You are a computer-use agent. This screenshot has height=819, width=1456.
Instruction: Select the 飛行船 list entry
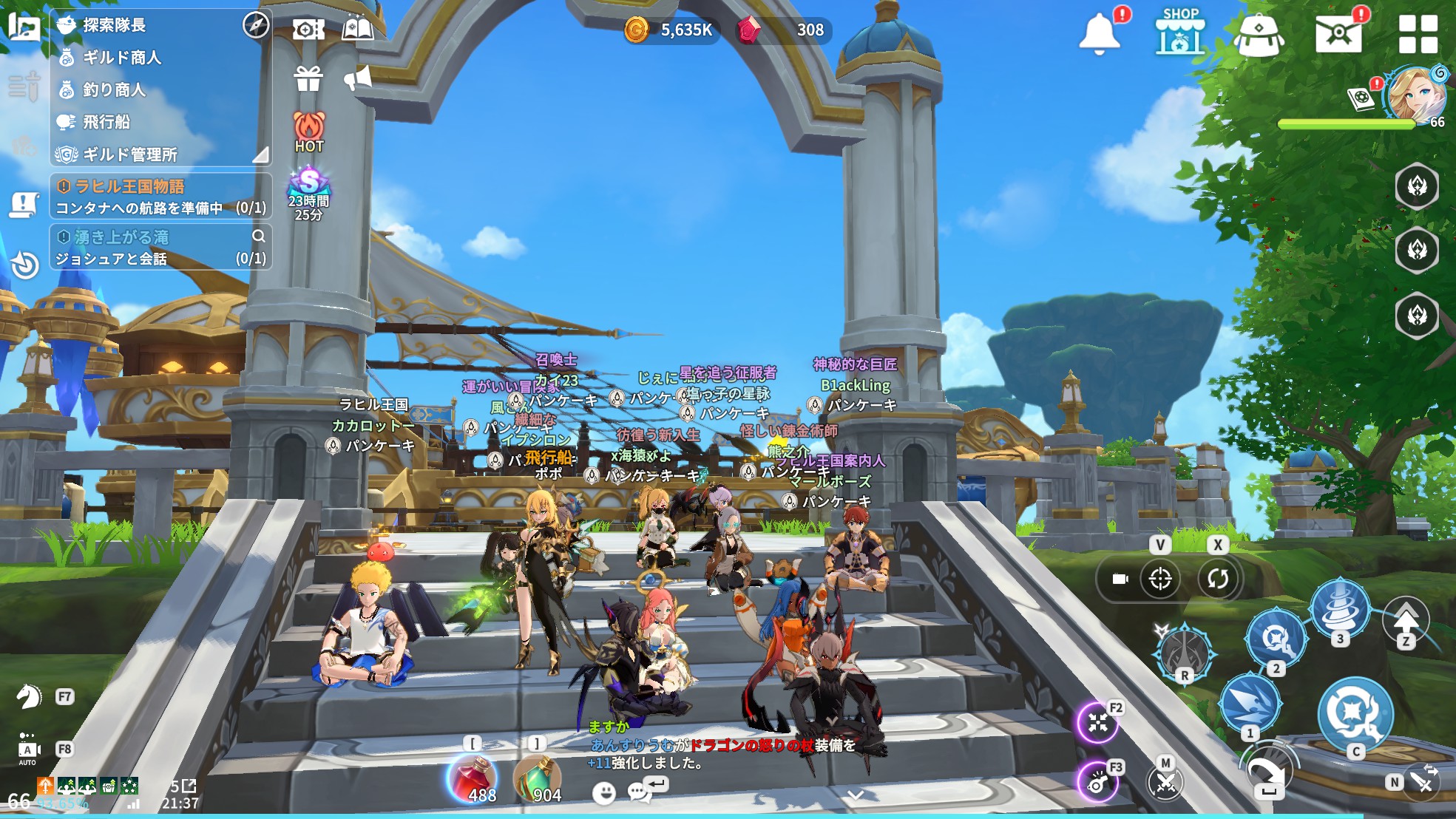[106, 122]
